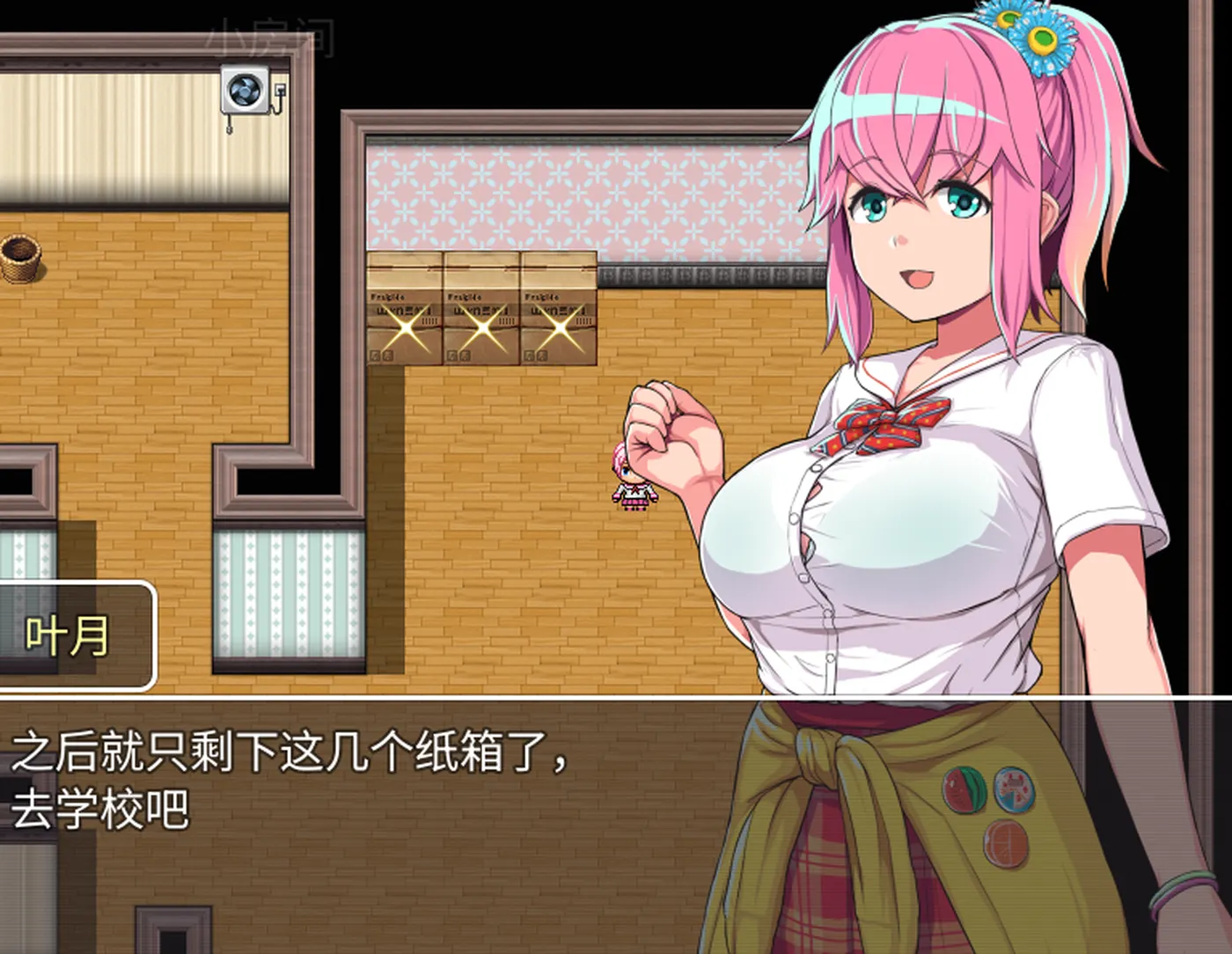Click the ventilation fan on the wall
This screenshot has width=1232, height=954.
point(244,91)
